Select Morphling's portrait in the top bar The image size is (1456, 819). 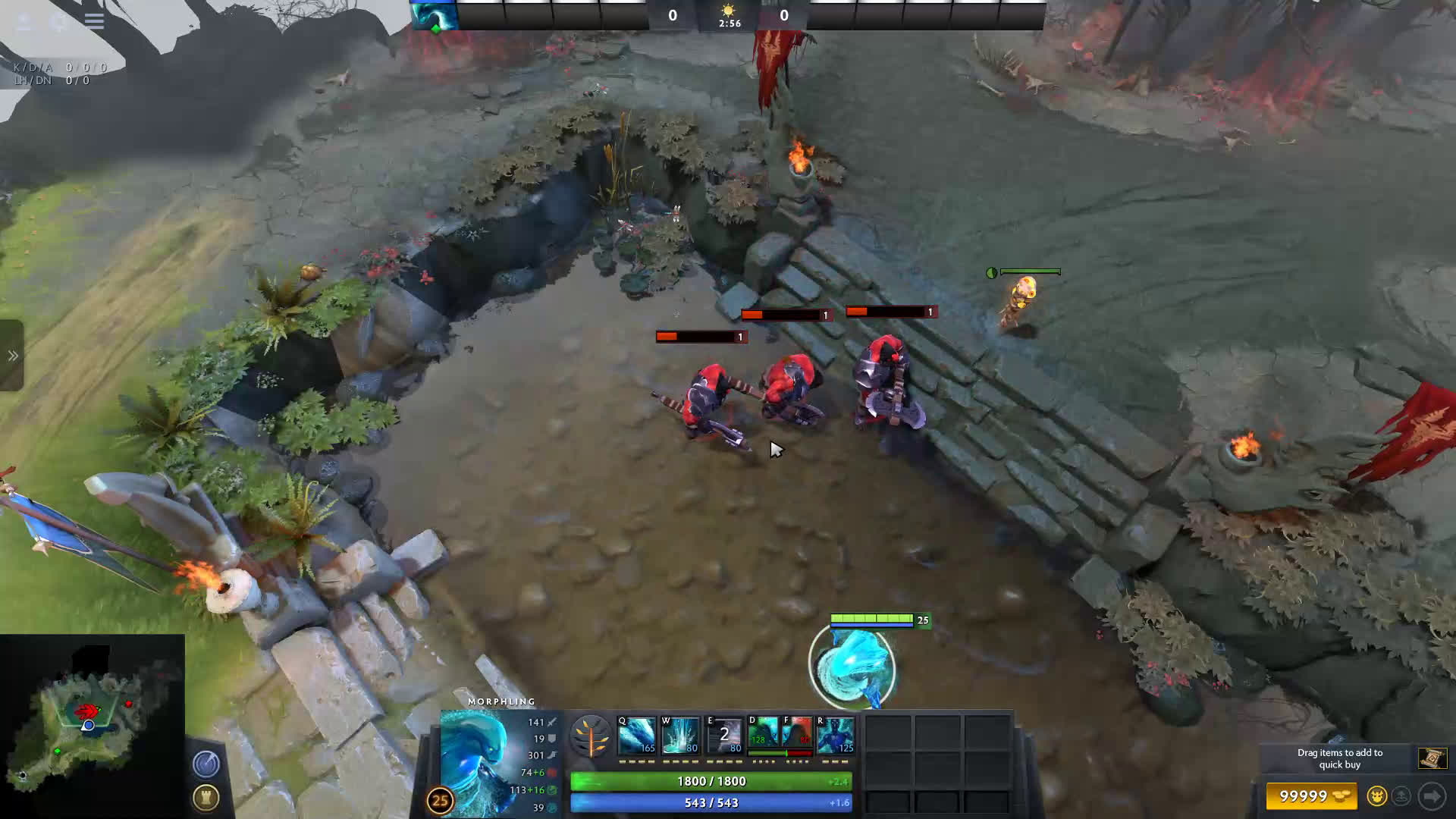point(434,15)
